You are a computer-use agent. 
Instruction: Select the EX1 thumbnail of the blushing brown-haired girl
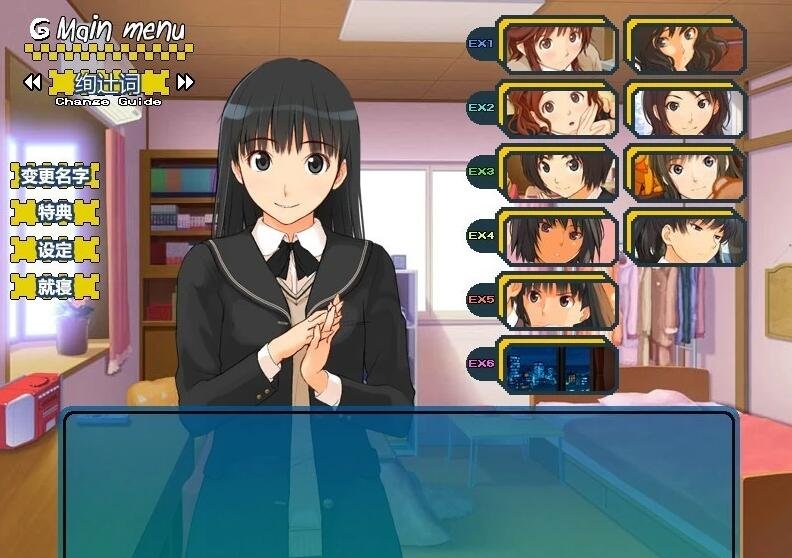pos(558,46)
